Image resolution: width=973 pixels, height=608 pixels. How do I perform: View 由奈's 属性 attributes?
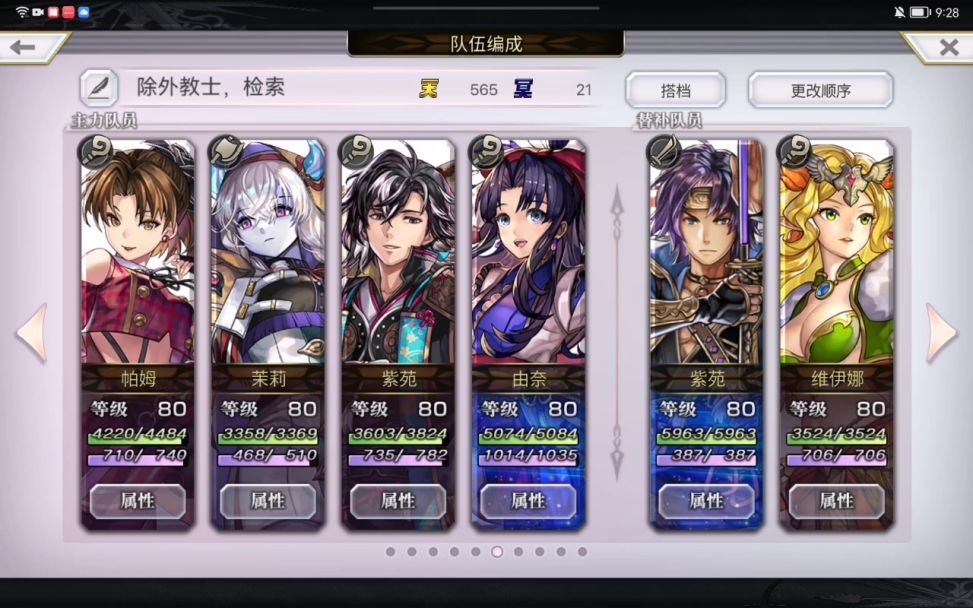tap(528, 501)
